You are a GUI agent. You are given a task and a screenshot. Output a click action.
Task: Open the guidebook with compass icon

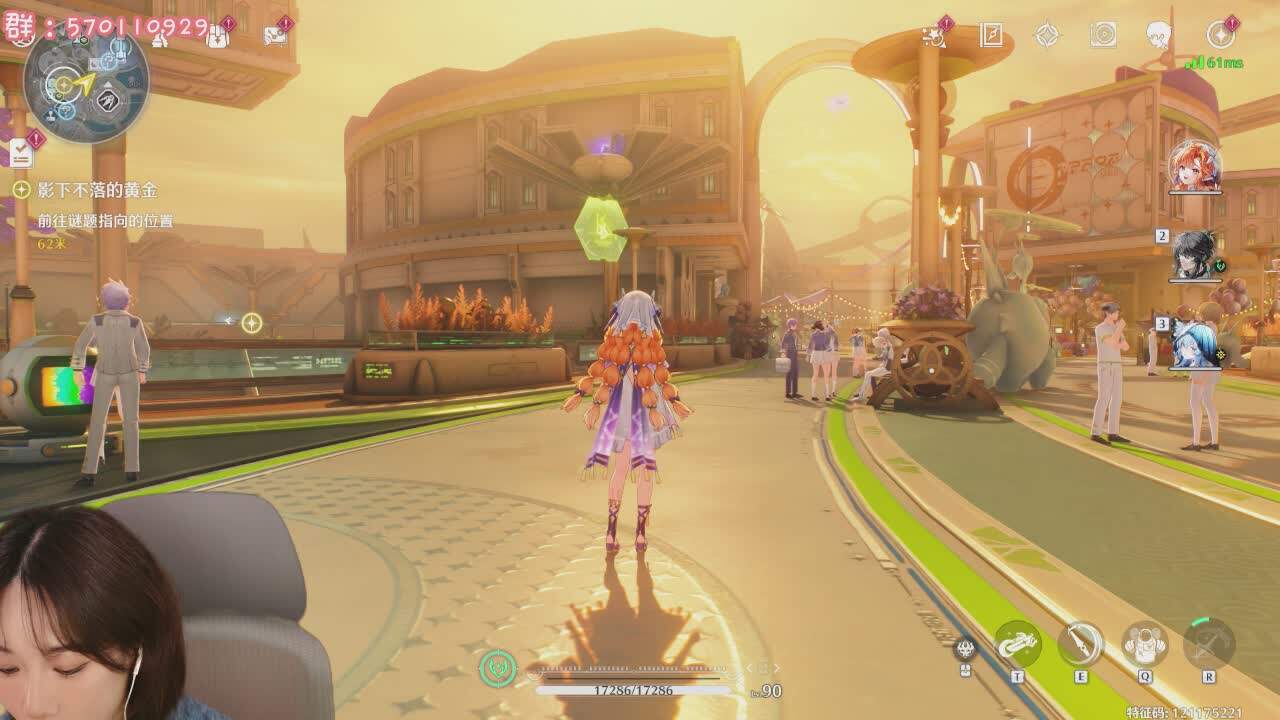991,35
